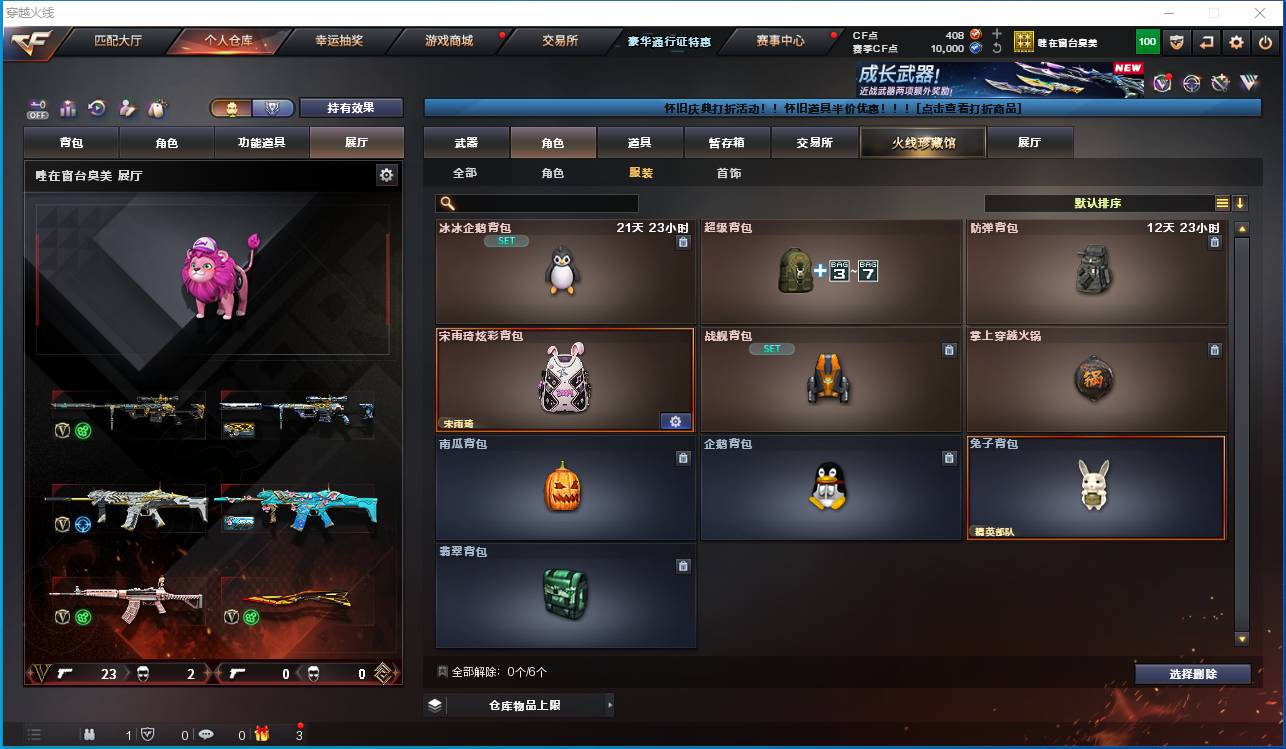Open the settings gear in the title bar

point(1236,41)
